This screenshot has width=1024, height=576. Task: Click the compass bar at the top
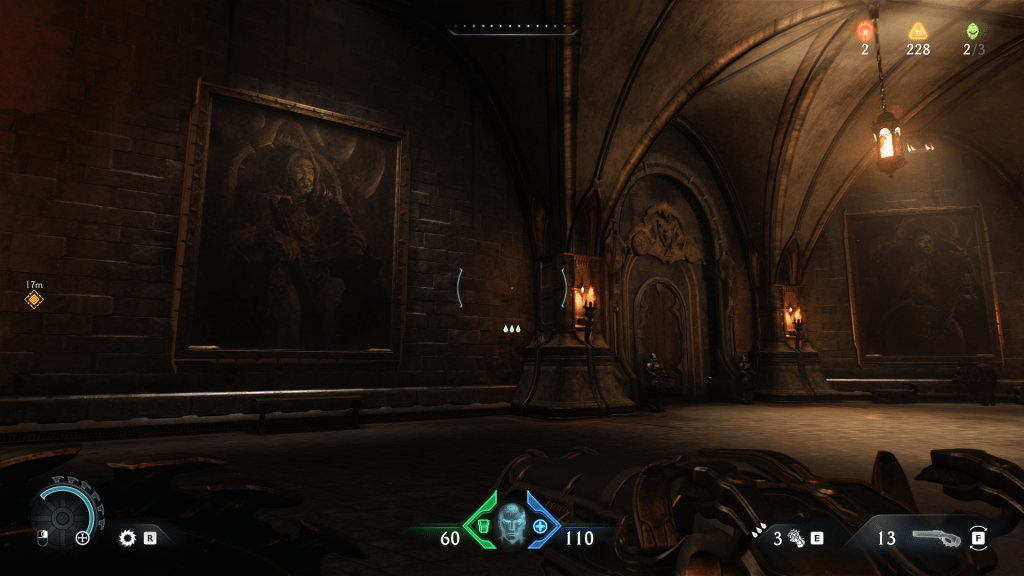(513, 31)
